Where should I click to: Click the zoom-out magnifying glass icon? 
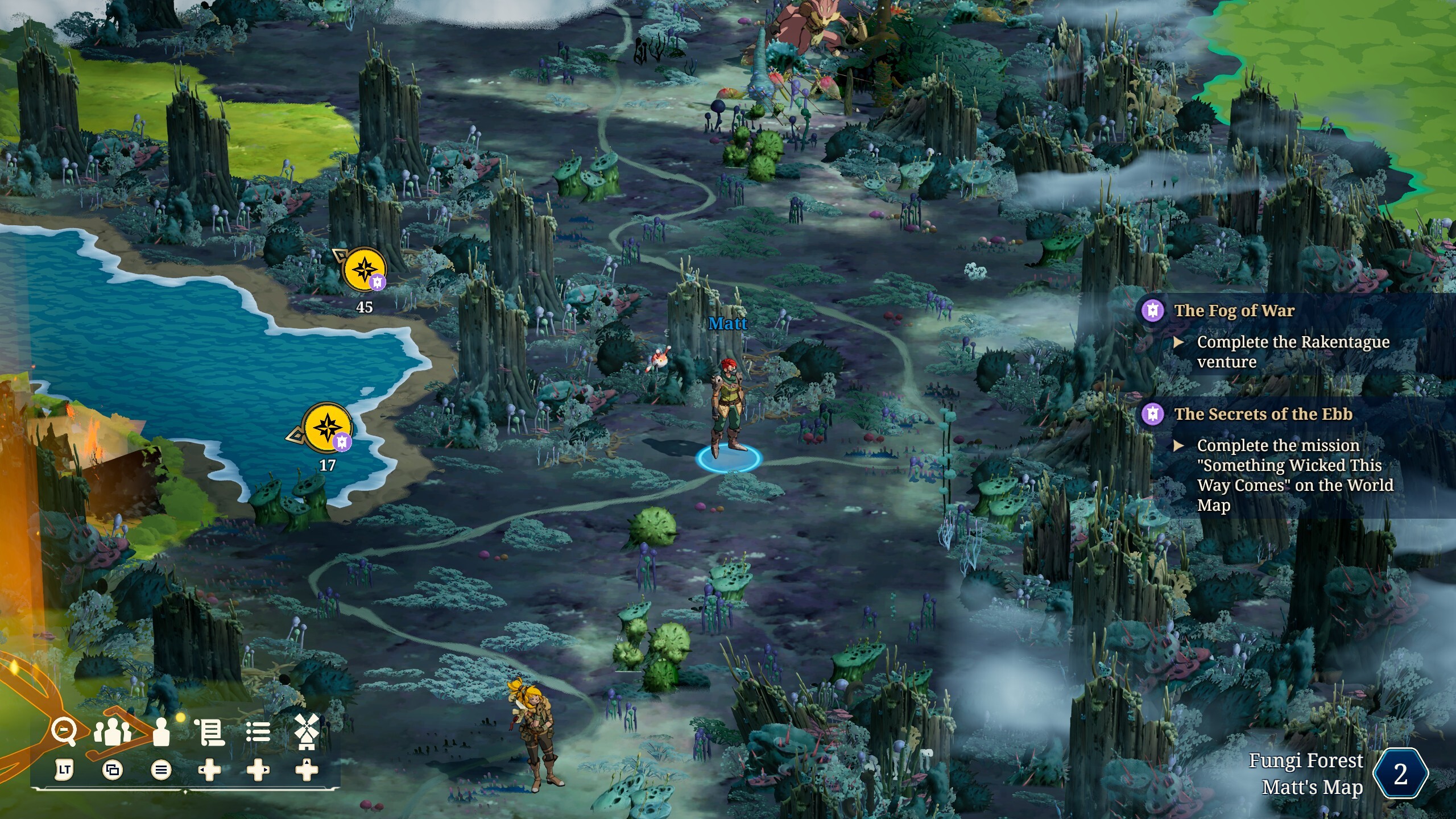pos(64,731)
